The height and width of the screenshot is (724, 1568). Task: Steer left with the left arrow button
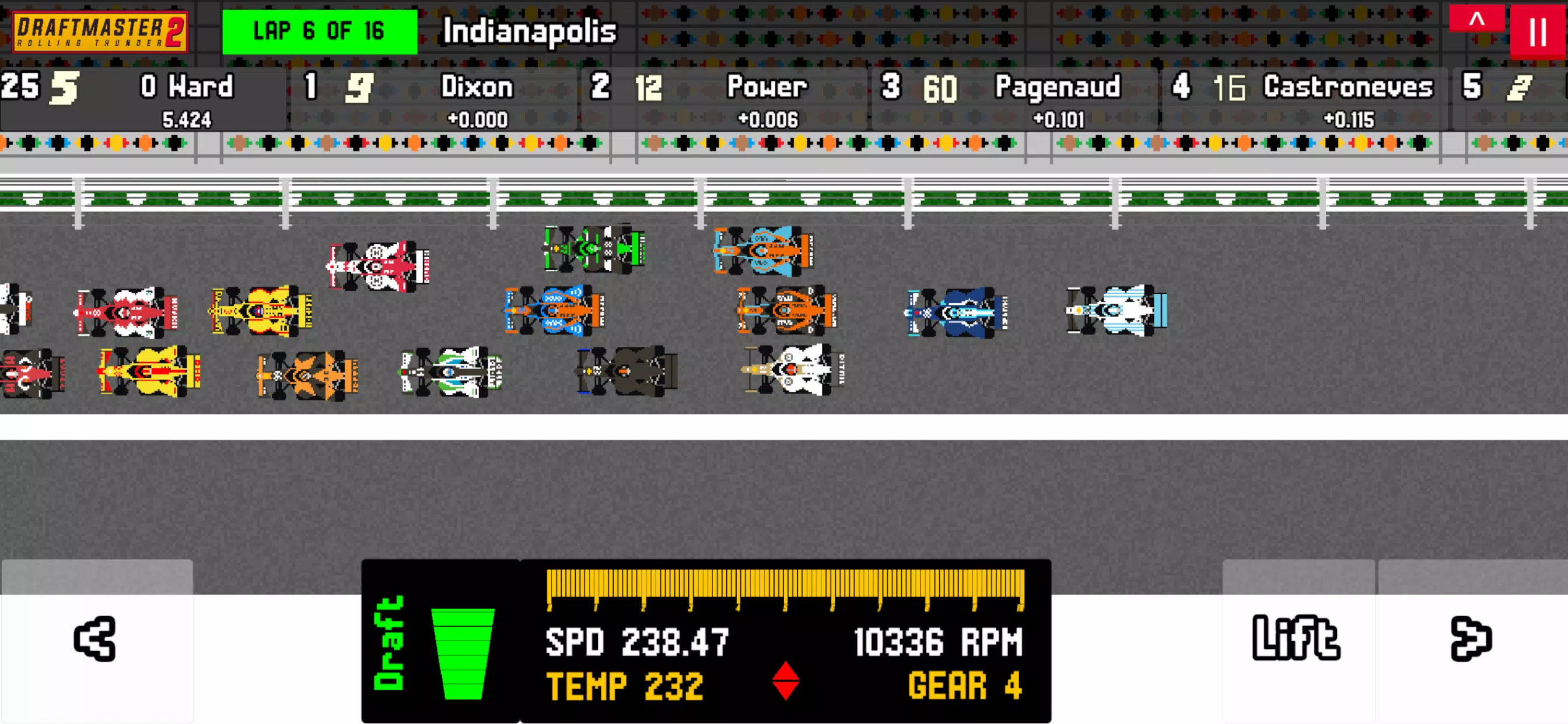pos(96,639)
